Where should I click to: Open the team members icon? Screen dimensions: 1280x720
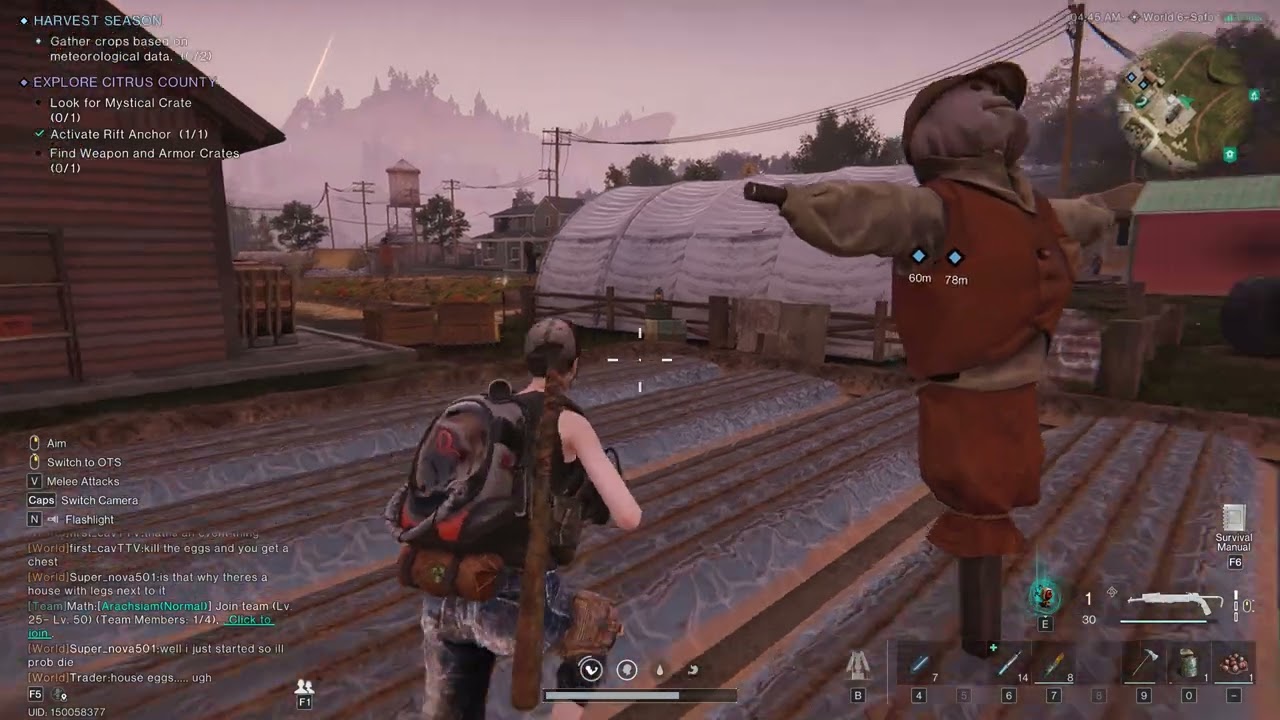tap(305, 687)
